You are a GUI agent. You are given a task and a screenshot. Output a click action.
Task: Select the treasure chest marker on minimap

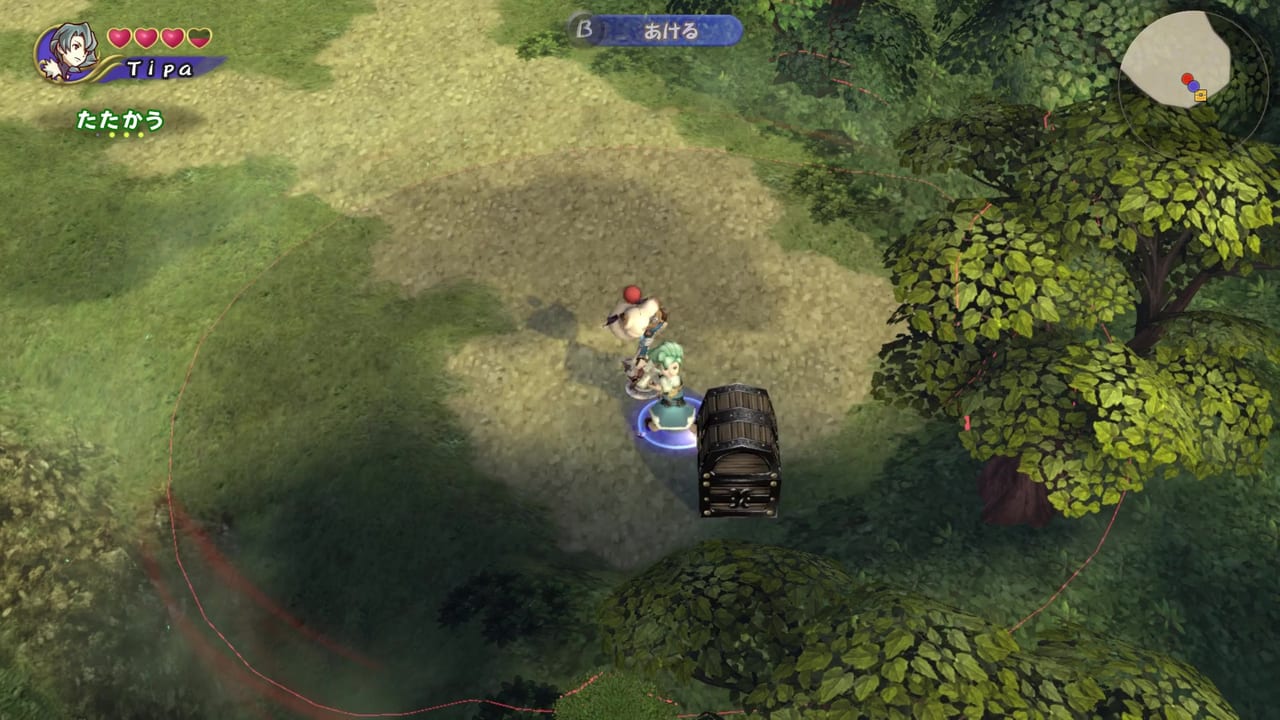(1200, 96)
